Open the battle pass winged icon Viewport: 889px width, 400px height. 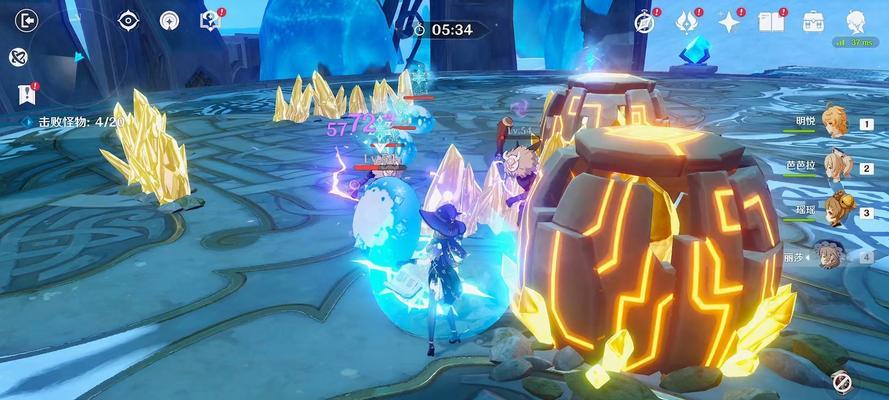point(686,21)
